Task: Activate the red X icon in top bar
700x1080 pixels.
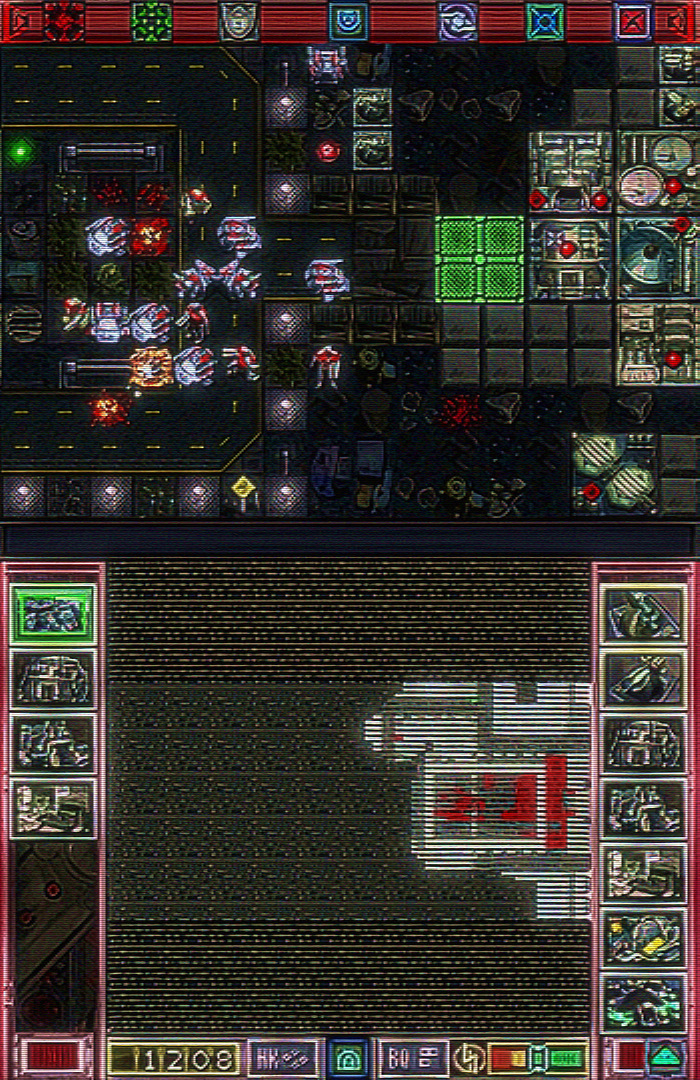Action: (632, 21)
